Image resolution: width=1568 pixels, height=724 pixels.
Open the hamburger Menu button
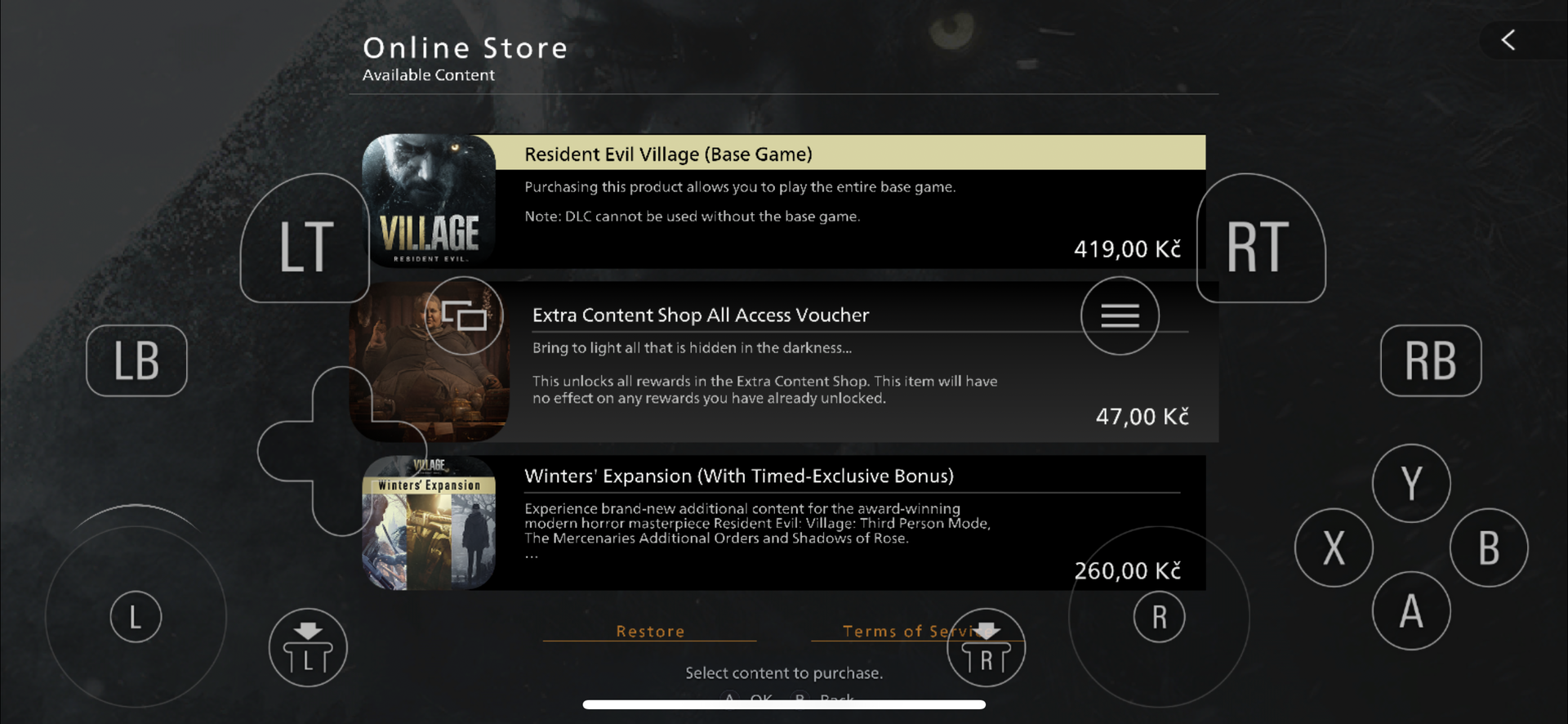click(1120, 315)
